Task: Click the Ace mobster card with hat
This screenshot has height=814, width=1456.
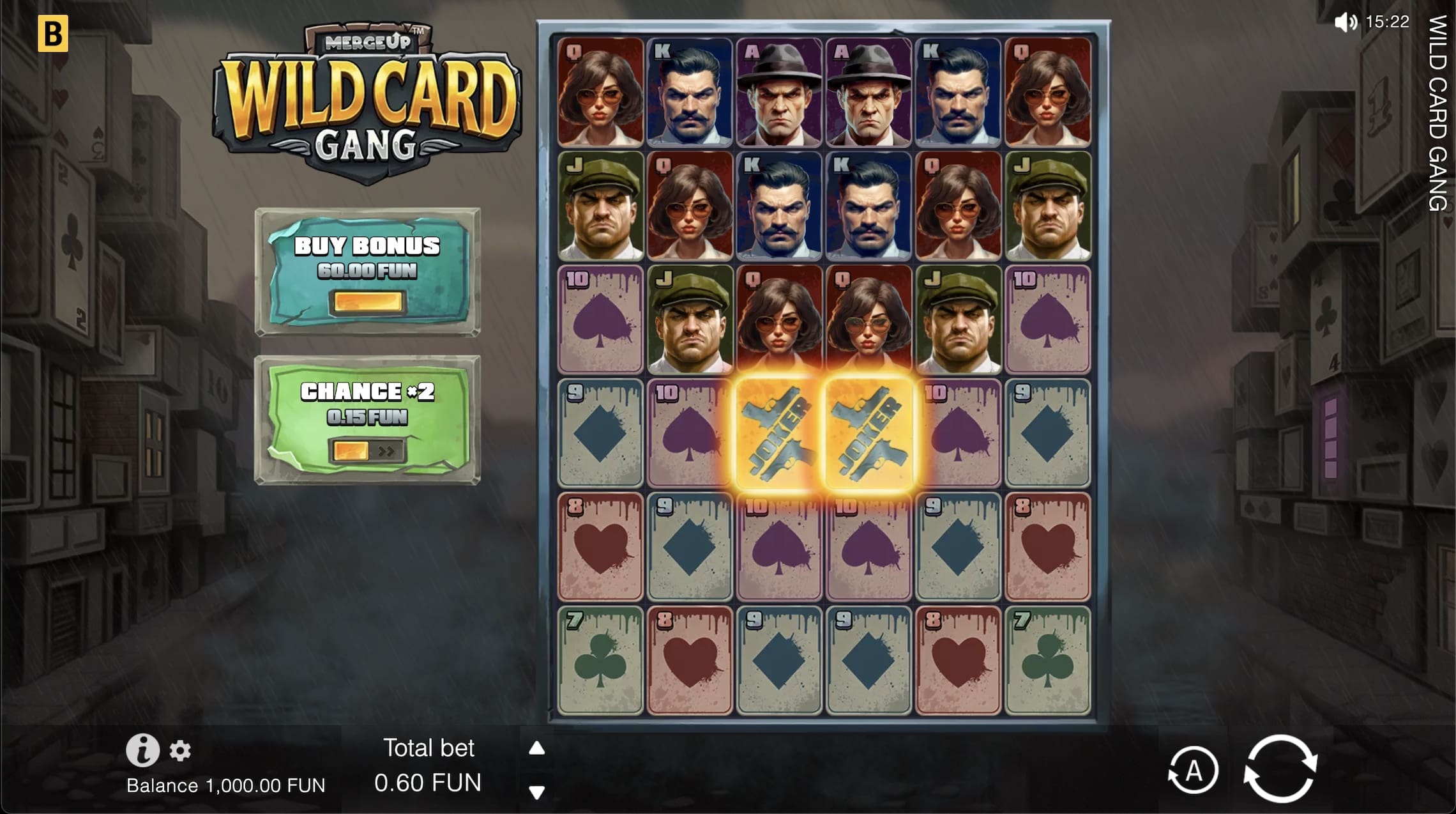Action: click(778, 93)
